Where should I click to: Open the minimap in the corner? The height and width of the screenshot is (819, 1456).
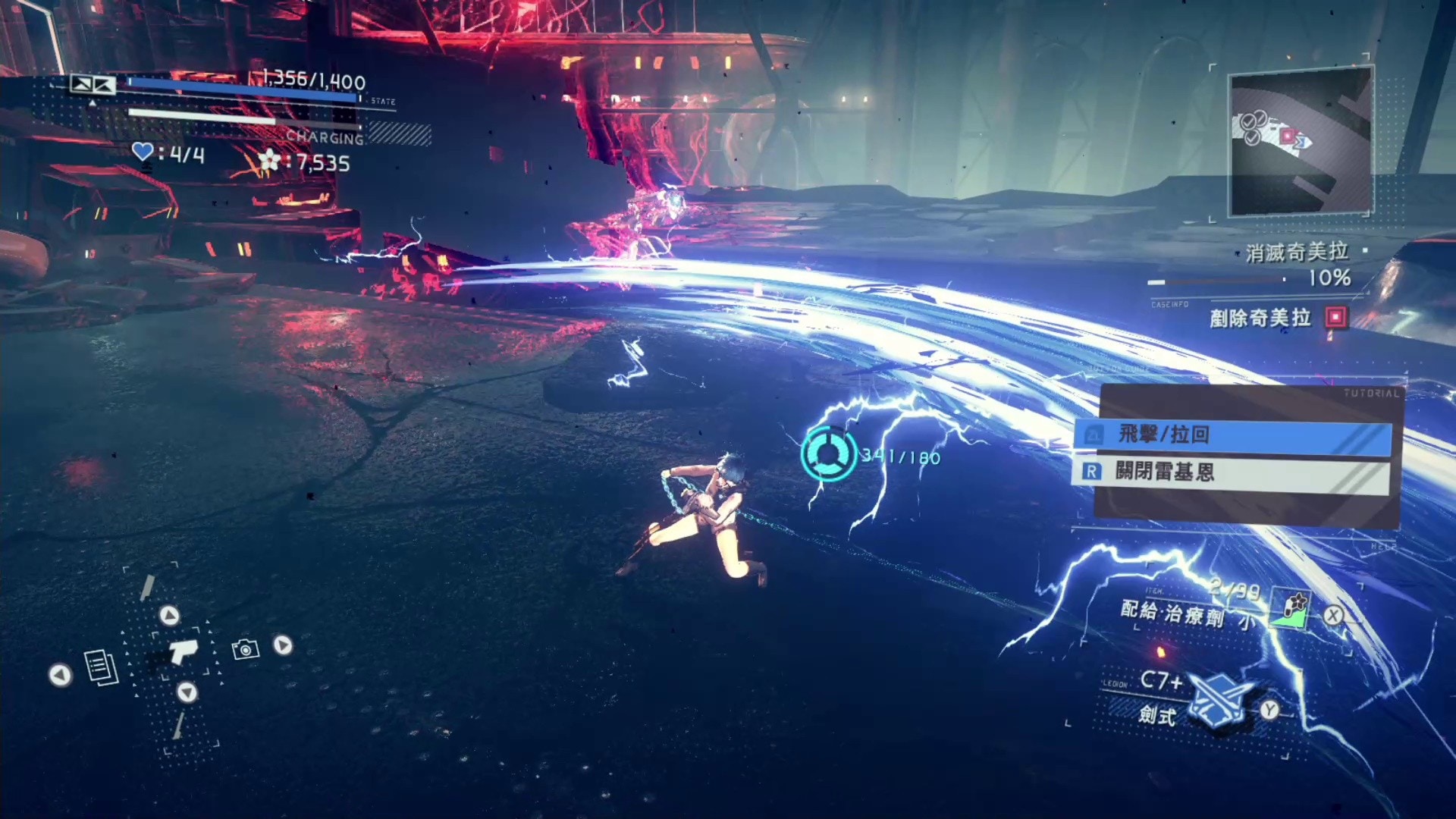[1300, 142]
